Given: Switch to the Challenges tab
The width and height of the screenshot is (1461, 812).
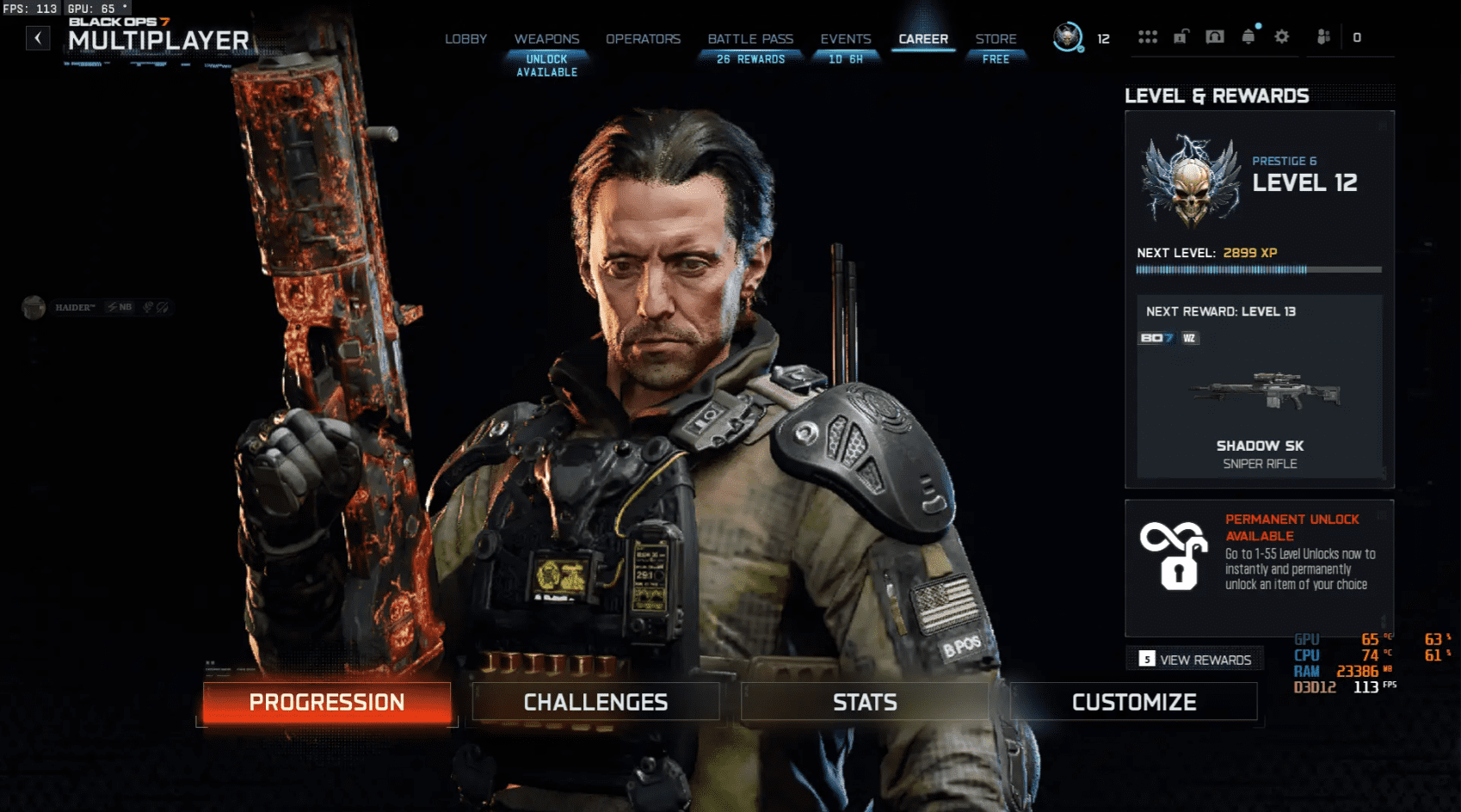Looking at the screenshot, I should coord(595,701).
